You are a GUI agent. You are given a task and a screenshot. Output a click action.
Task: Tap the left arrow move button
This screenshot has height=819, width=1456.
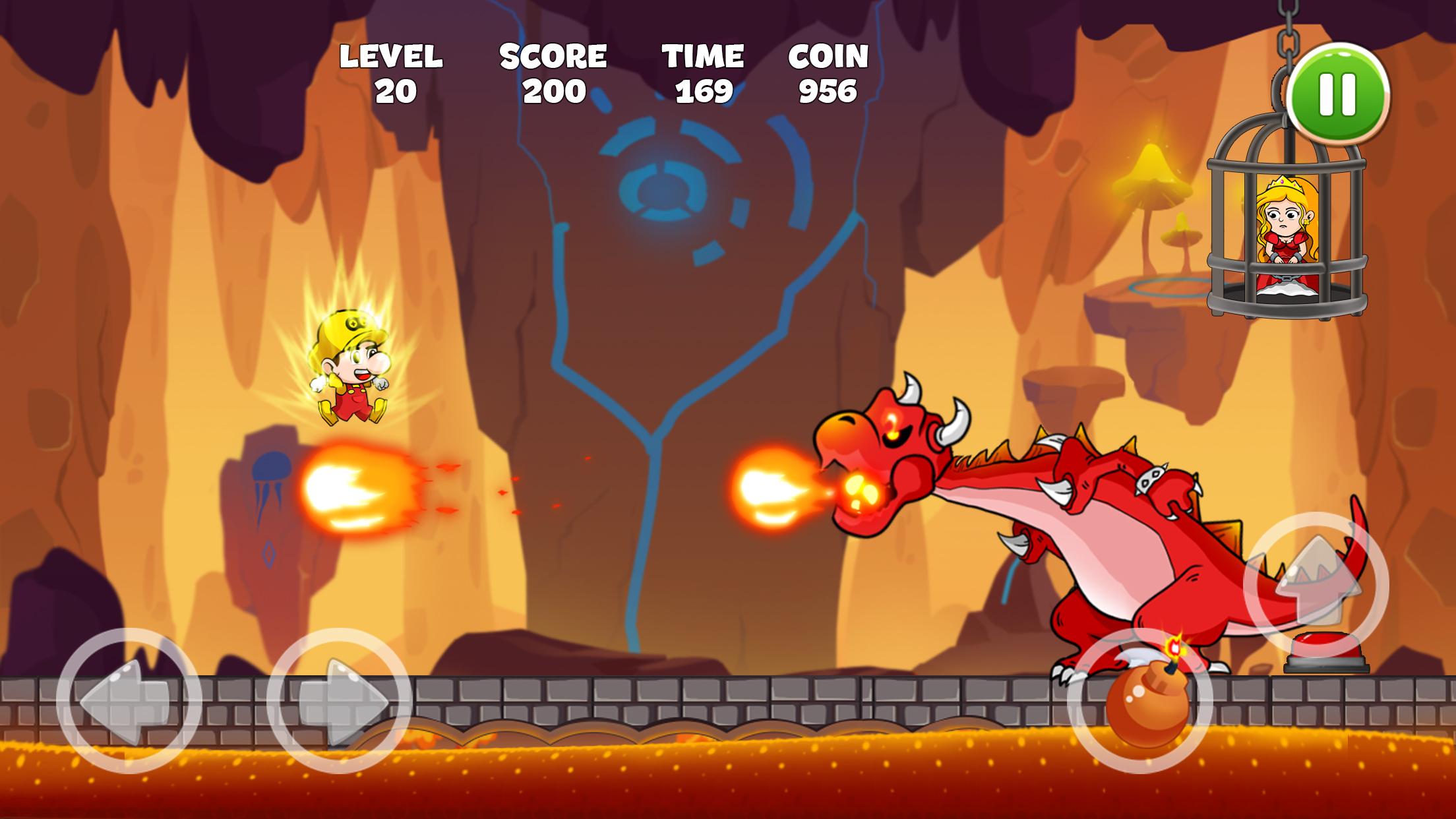129,700
